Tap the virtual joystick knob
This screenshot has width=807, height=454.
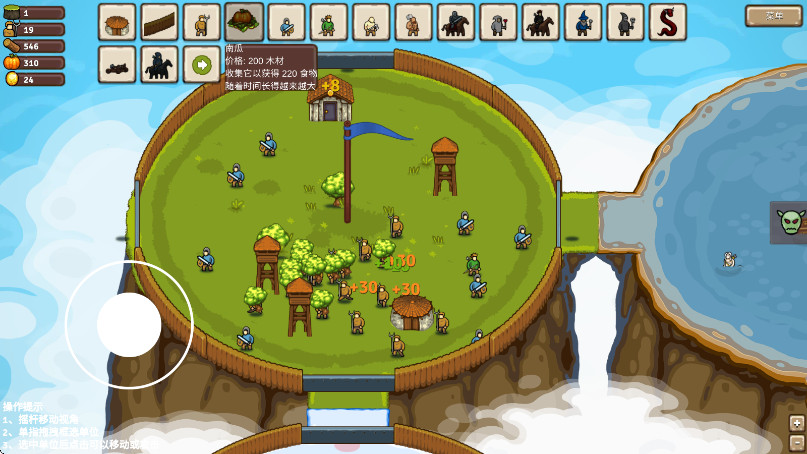(129, 325)
